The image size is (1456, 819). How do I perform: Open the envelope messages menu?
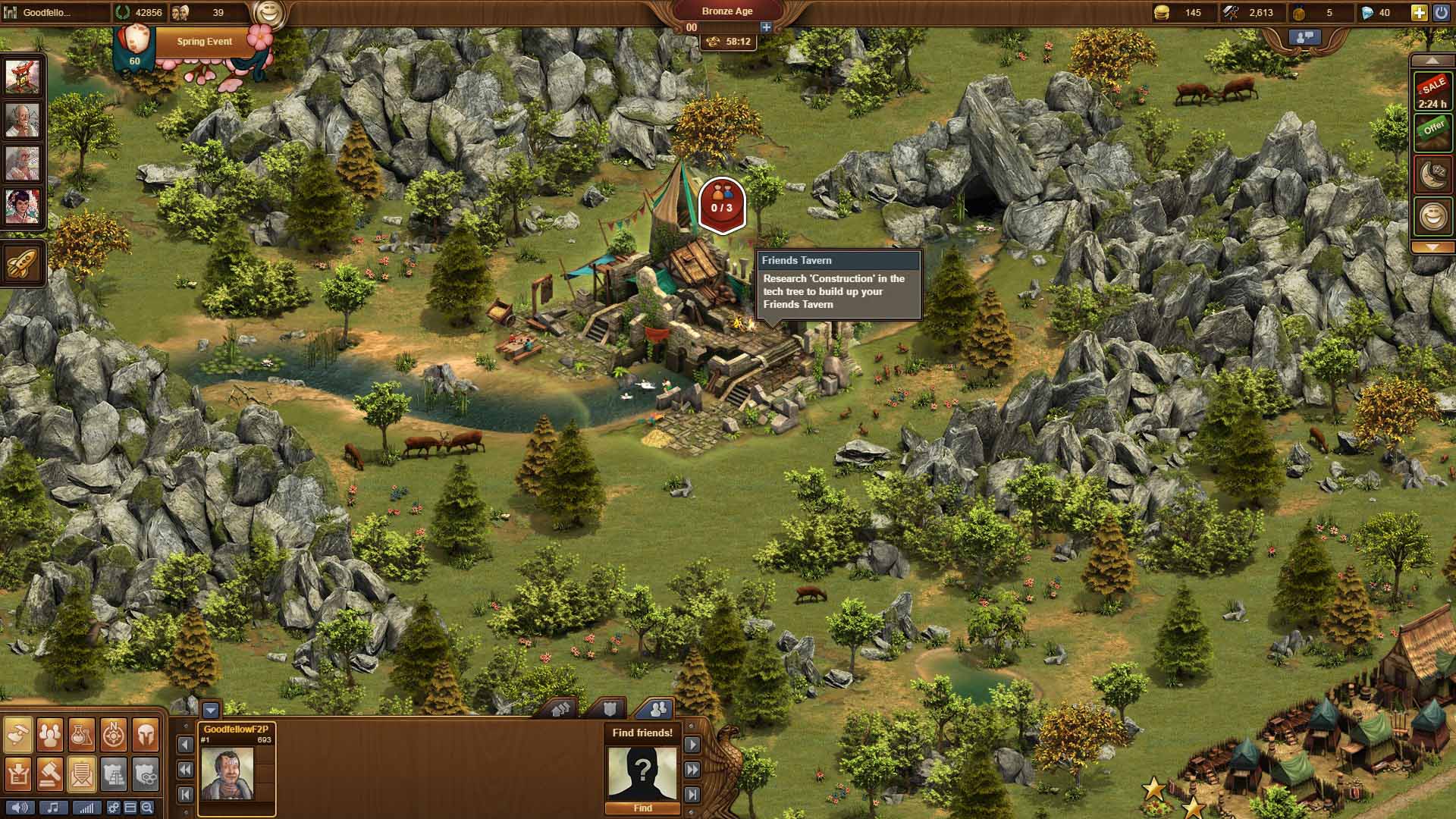point(82,773)
